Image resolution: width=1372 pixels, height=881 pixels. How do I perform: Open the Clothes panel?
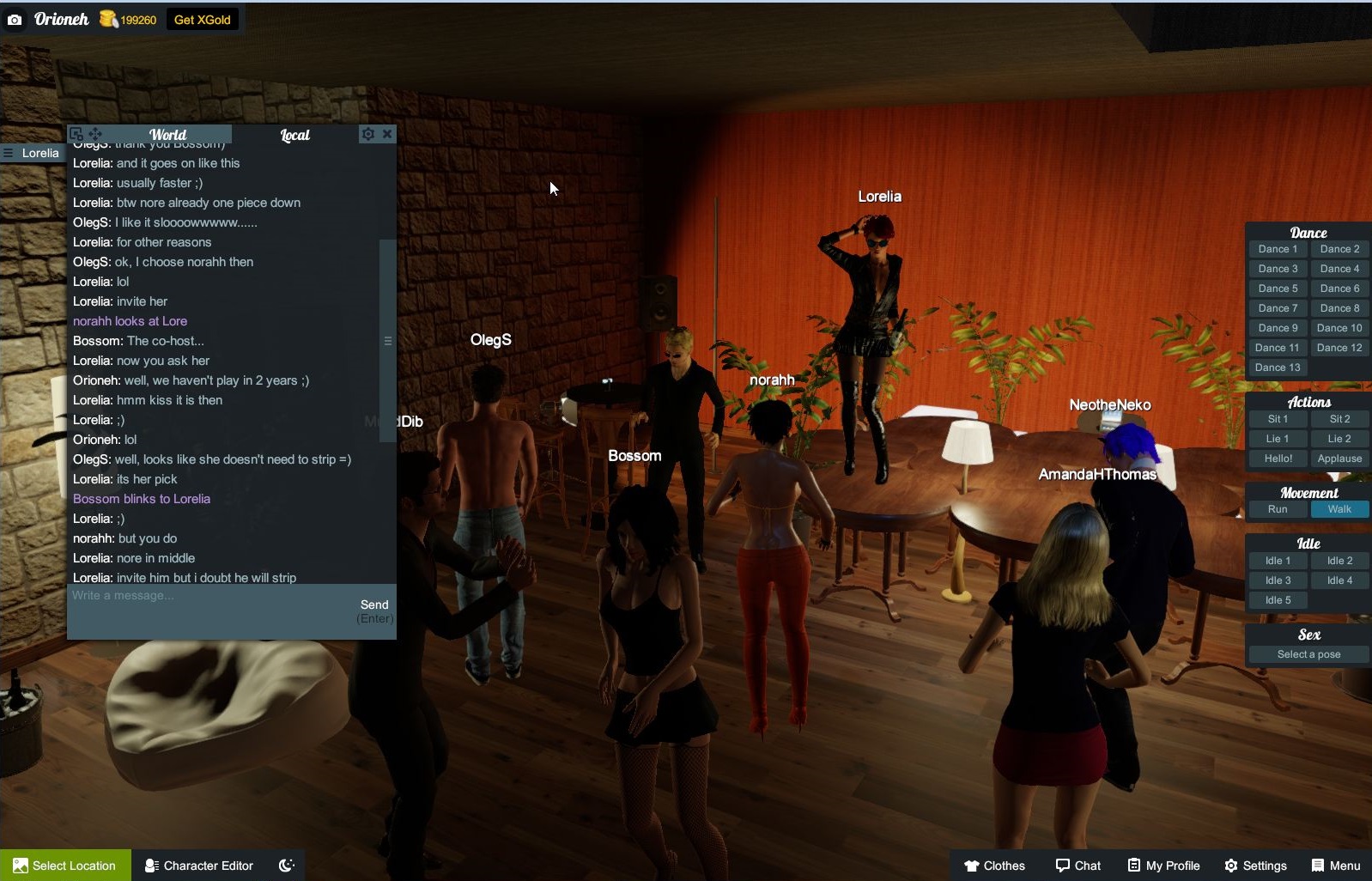tap(994, 865)
